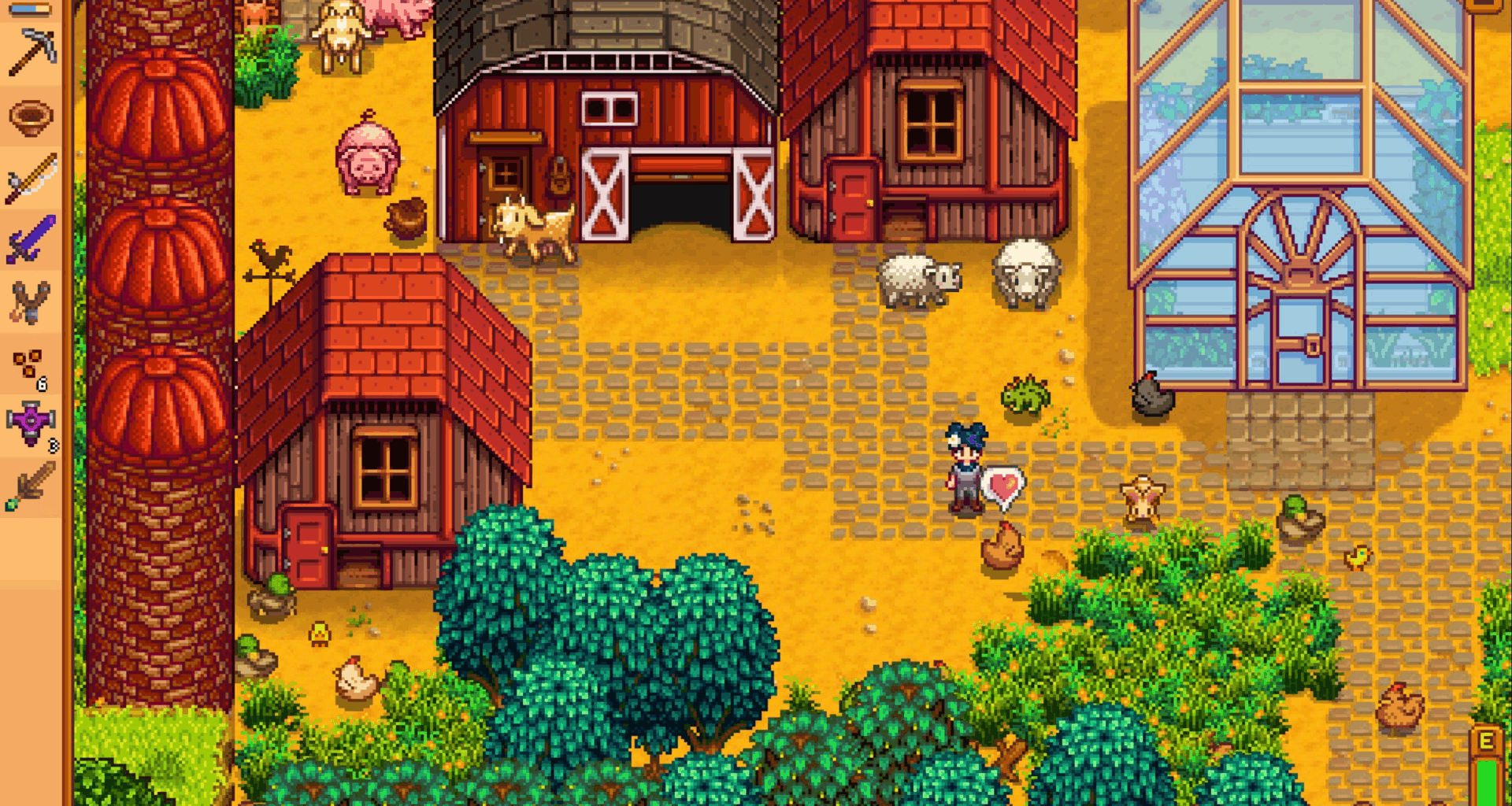Choose the purple iridium sprinkler stack
Viewport: 1512px width, 806px height.
(31, 423)
